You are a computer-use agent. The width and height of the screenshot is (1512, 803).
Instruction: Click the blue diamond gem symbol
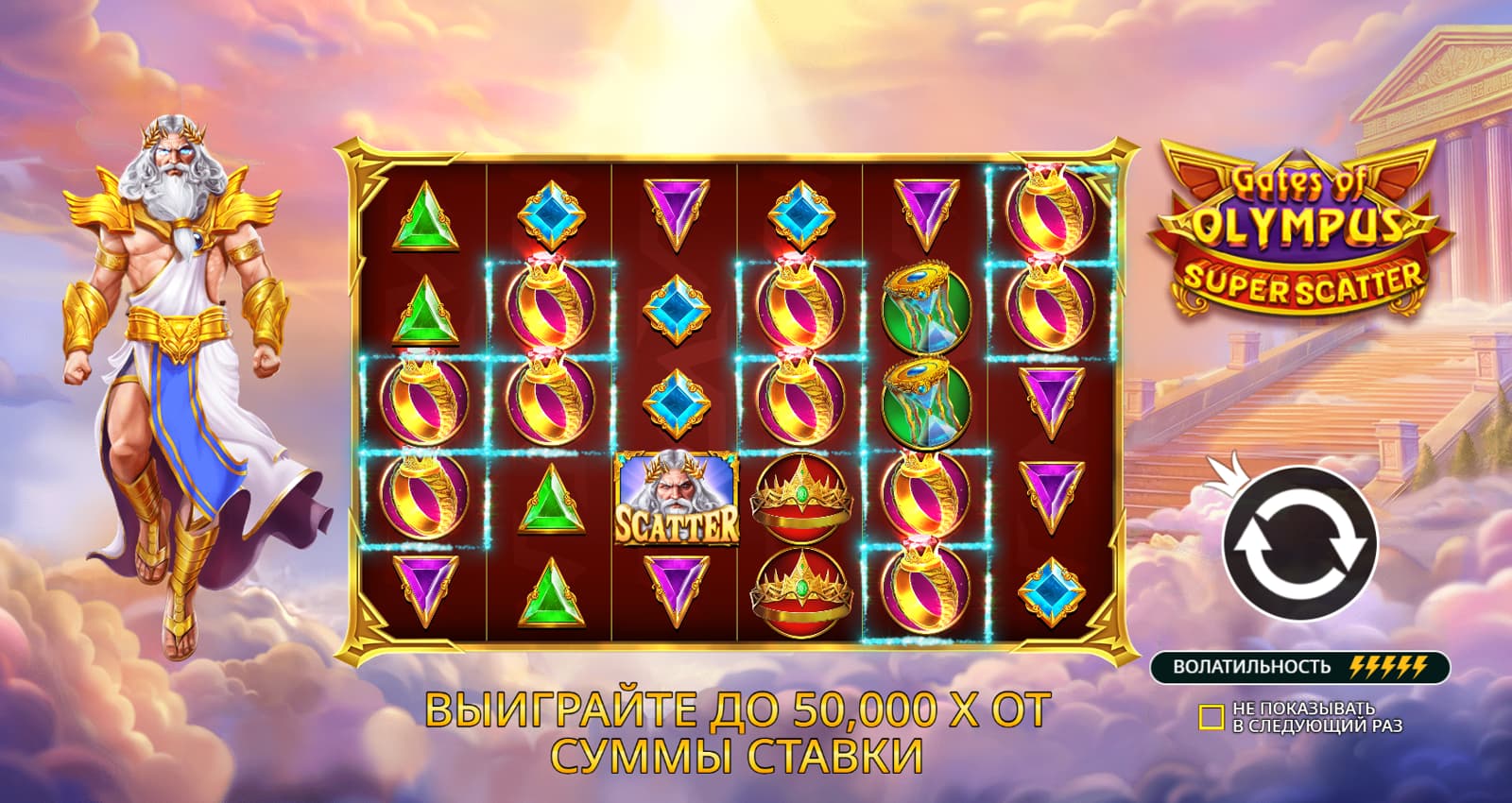click(673, 307)
